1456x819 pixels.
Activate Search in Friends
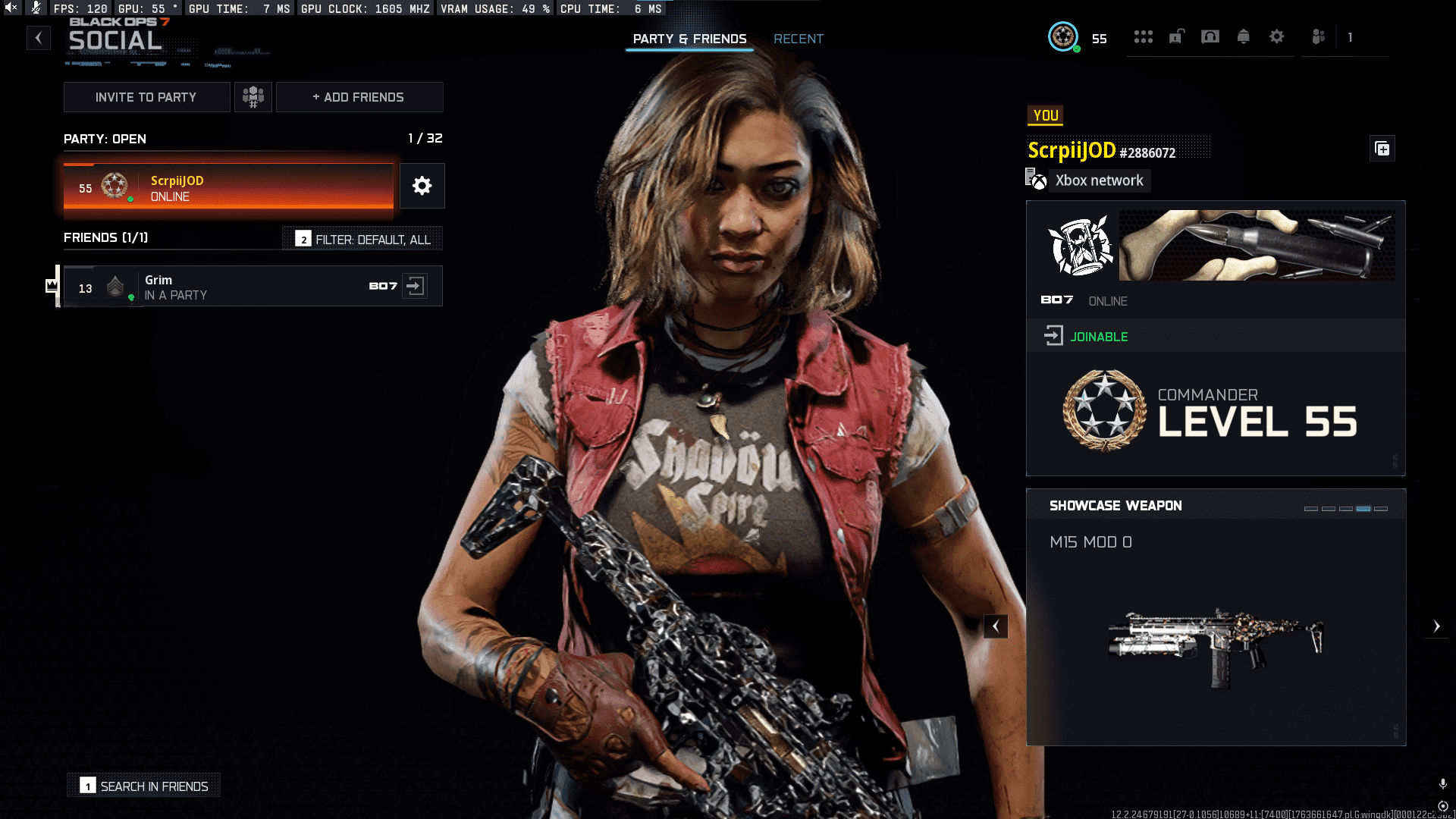tap(144, 786)
